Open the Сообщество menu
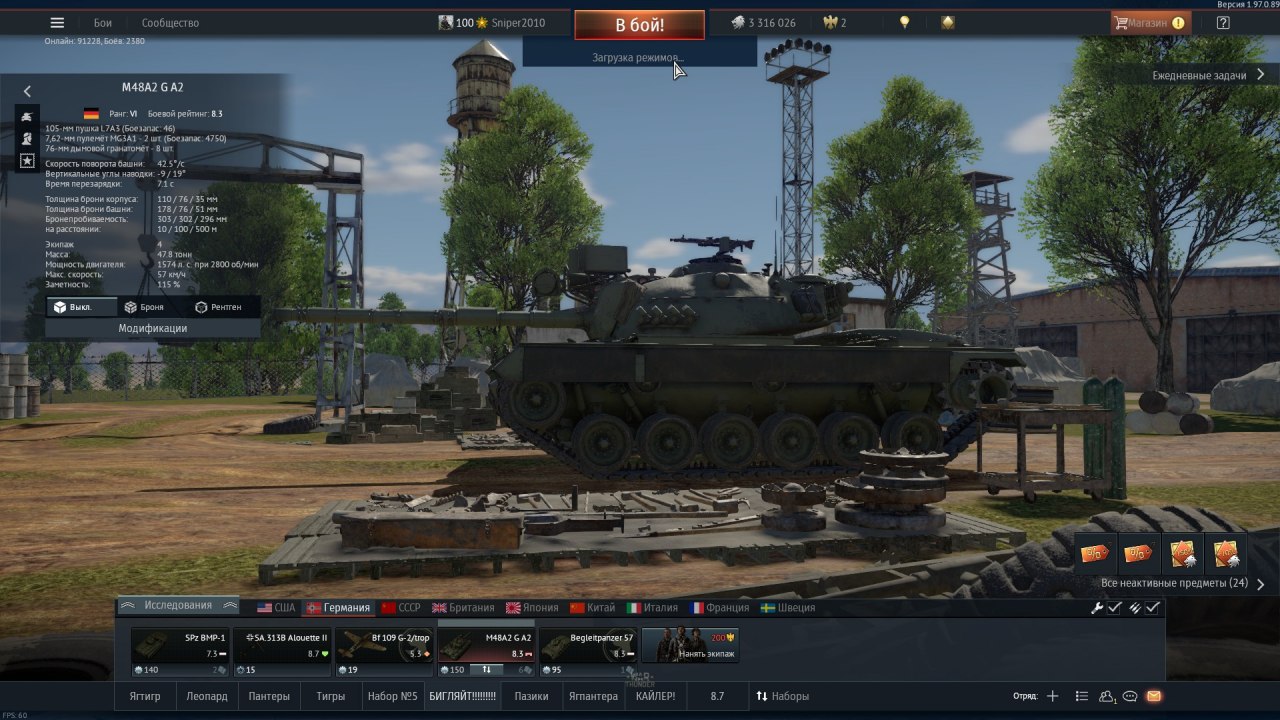The image size is (1280, 720). (170, 23)
